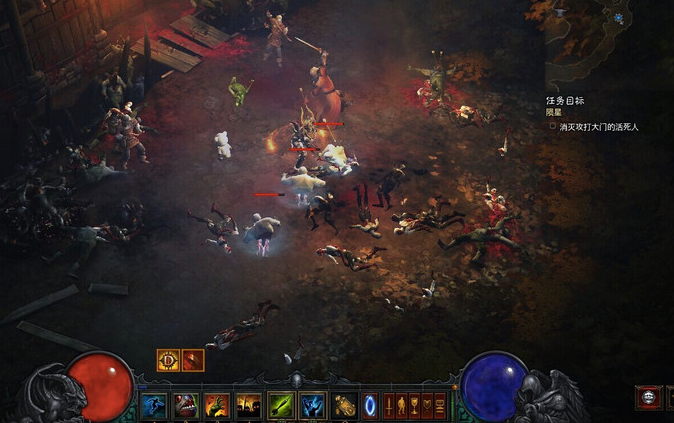Click the orange D buff icon
Image resolution: width=674 pixels, height=423 pixels.
pos(168,360)
